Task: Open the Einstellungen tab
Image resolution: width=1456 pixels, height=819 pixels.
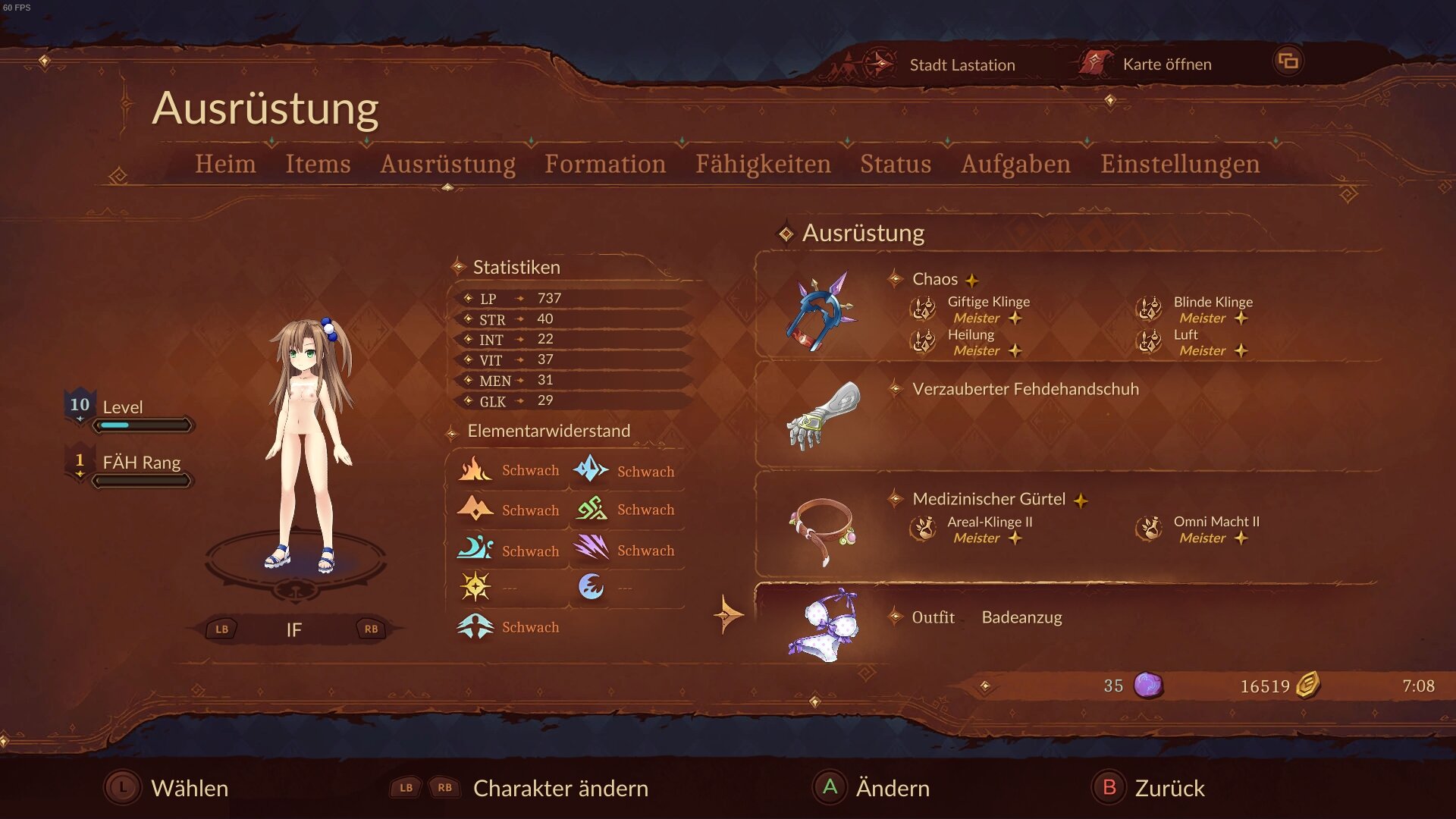Action: coord(1180,164)
